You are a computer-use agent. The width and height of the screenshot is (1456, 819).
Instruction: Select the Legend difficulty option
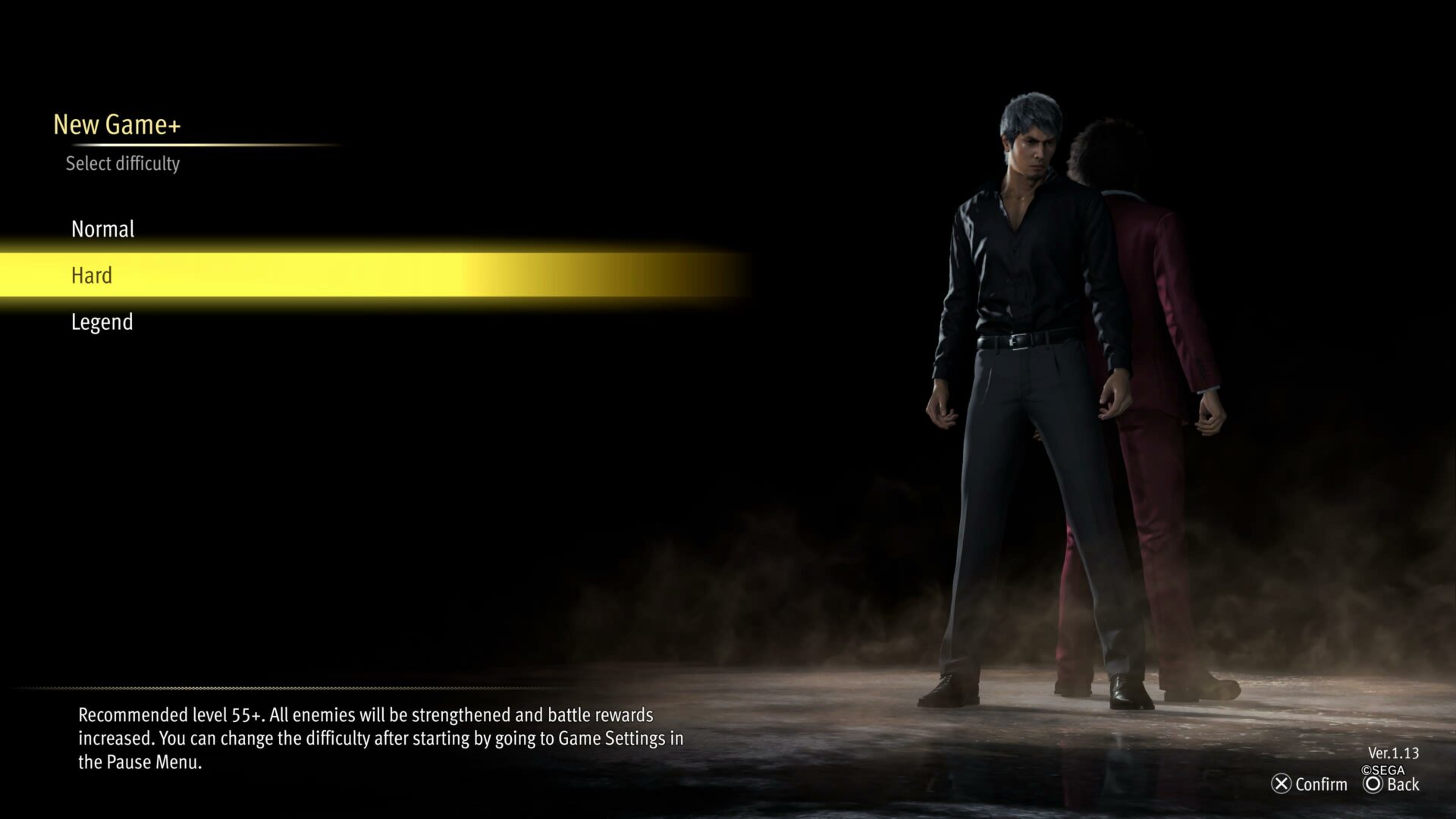coord(102,322)
